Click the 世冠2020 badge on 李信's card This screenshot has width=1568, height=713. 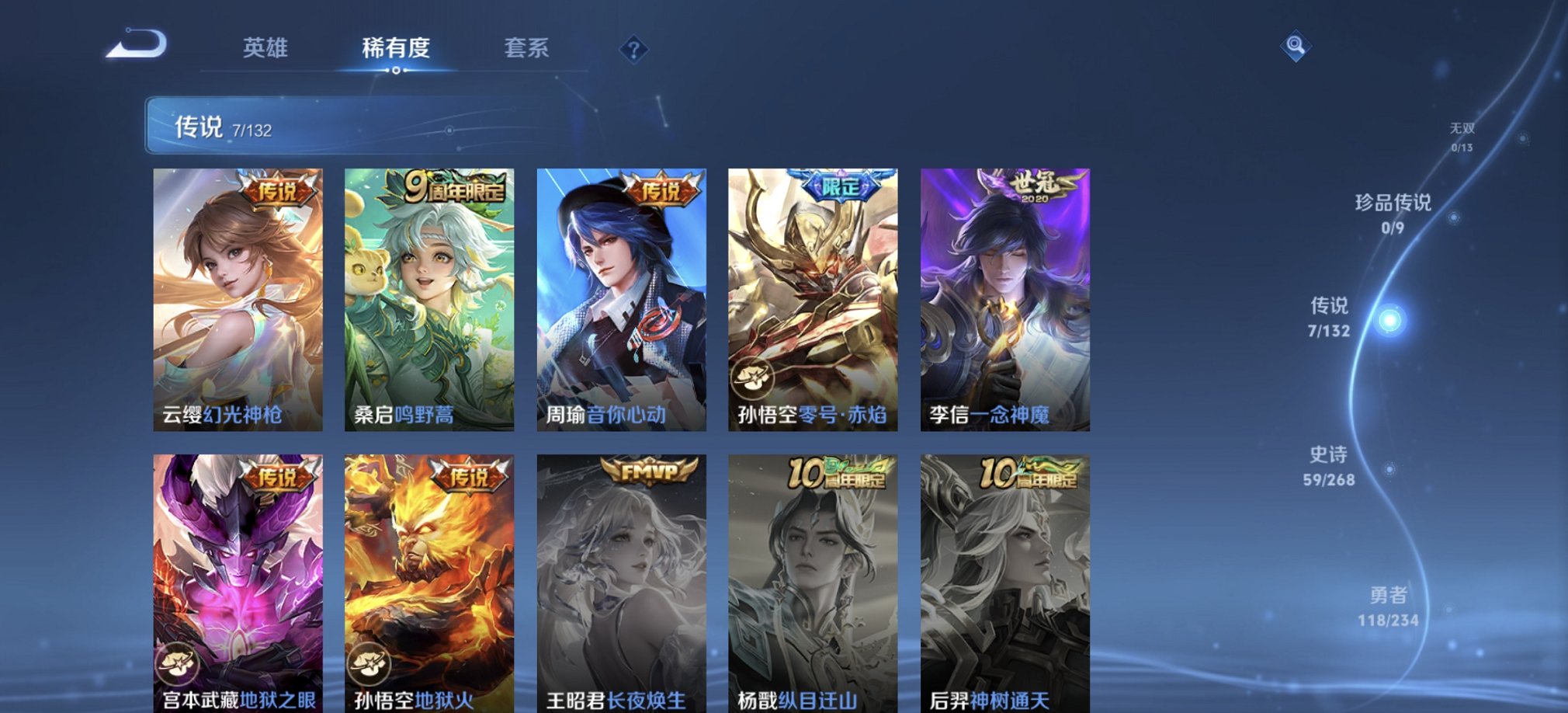coord(1035,186)
